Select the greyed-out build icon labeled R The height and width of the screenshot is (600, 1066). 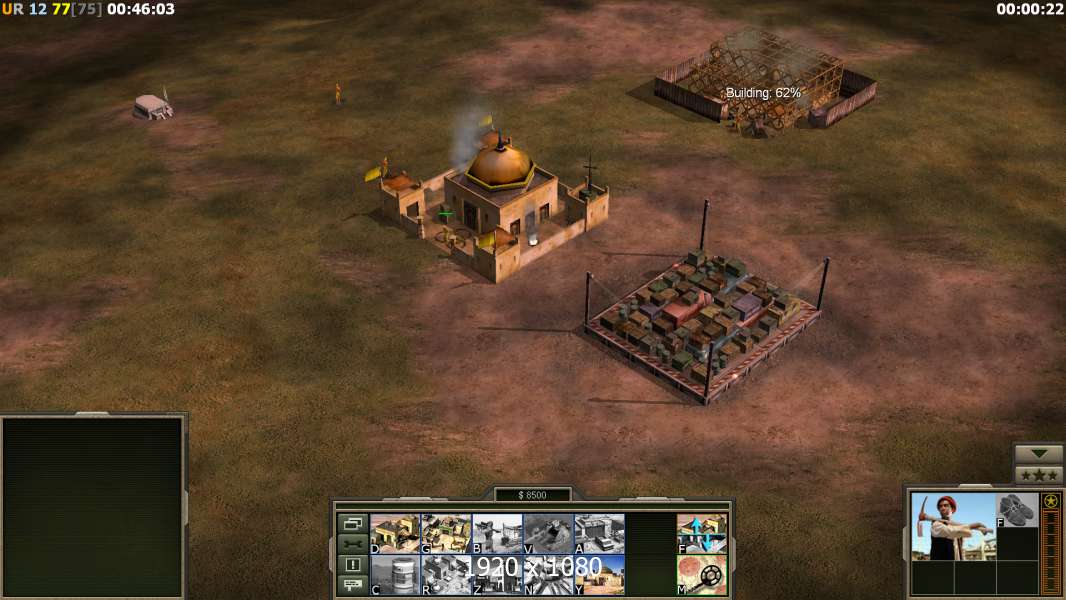coord(446,575)
